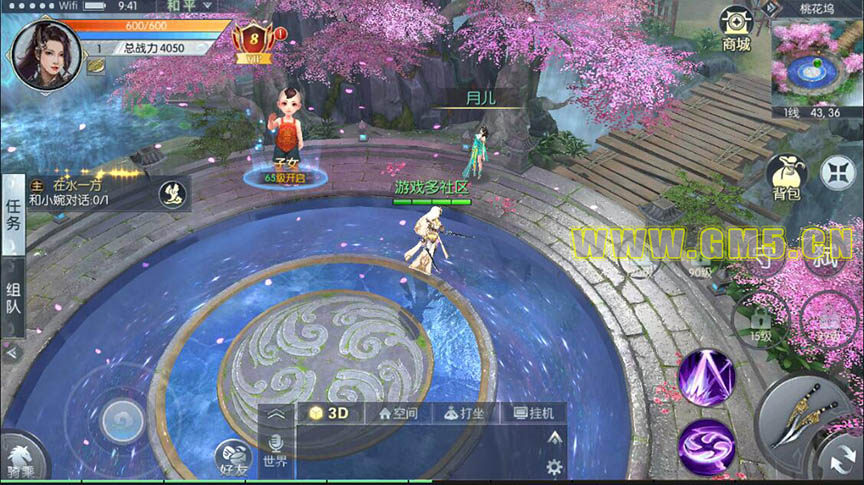Viewport: 864px width, 485px height.
Task: Open the 空间 space button
Action: (x=398, y=413)
